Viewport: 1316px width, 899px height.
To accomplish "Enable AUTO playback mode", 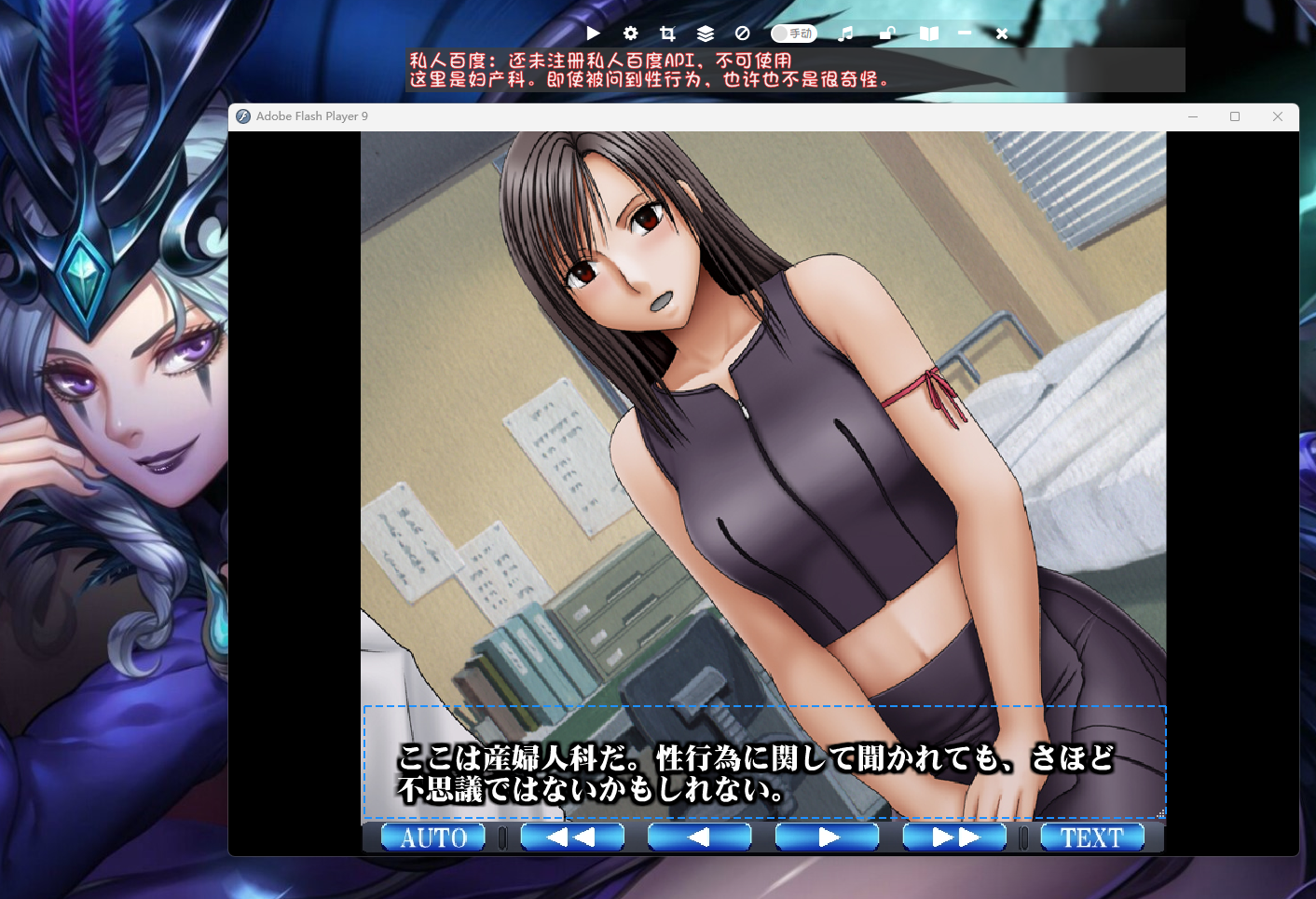I will (x=433, y=838).
